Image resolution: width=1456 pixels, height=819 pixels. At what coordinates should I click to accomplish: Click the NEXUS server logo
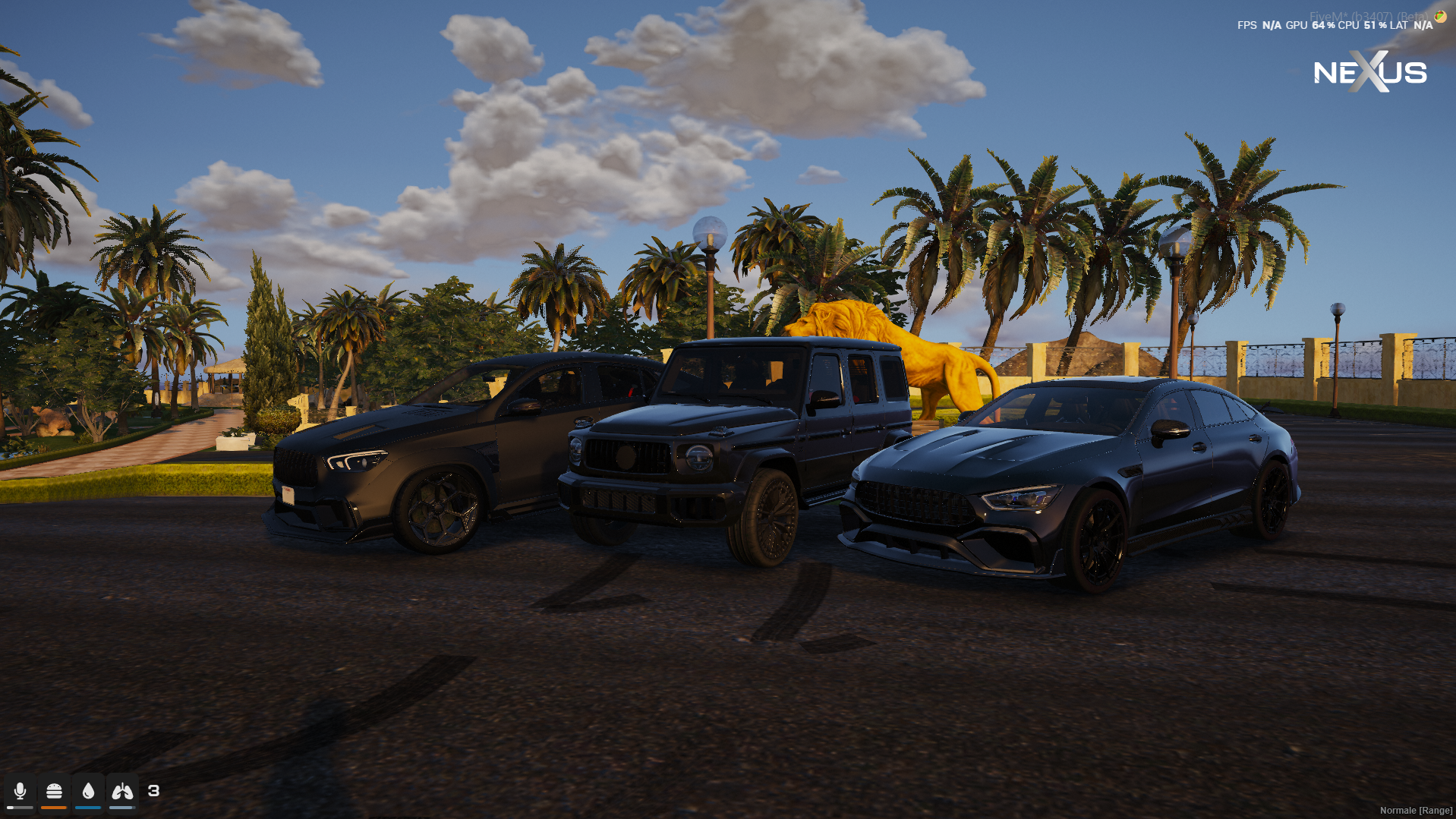[x=1369, y=72]
